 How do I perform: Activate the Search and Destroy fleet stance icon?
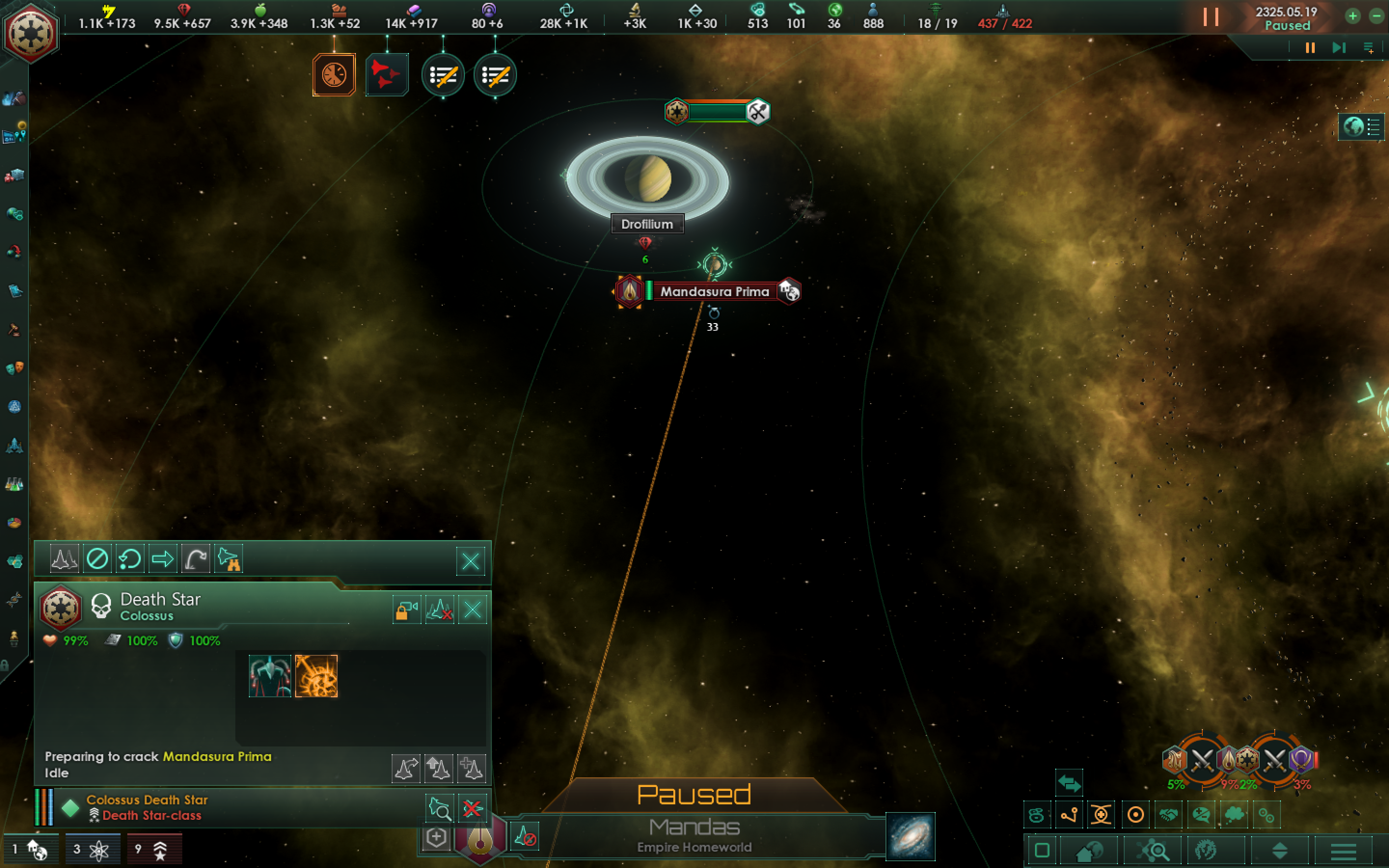coord(229,558)
